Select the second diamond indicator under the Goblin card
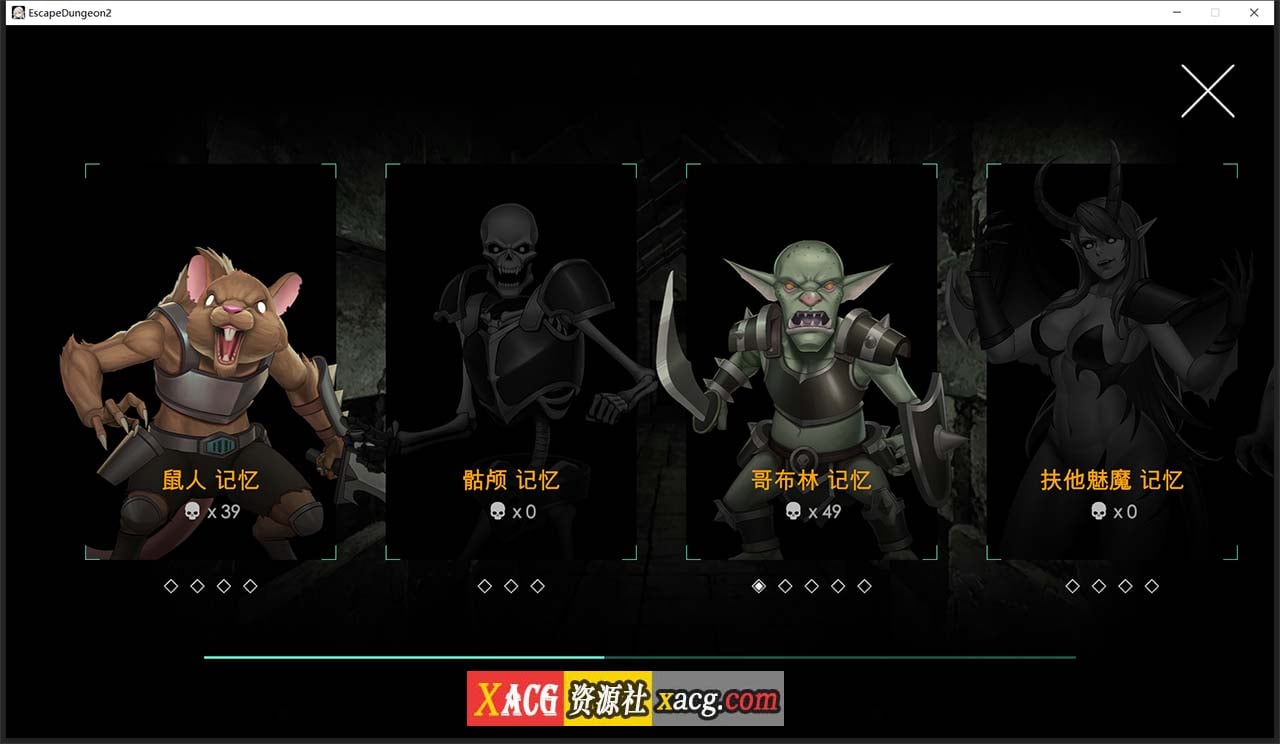The height and width of the screenshot is (744, 1280). 784,586
